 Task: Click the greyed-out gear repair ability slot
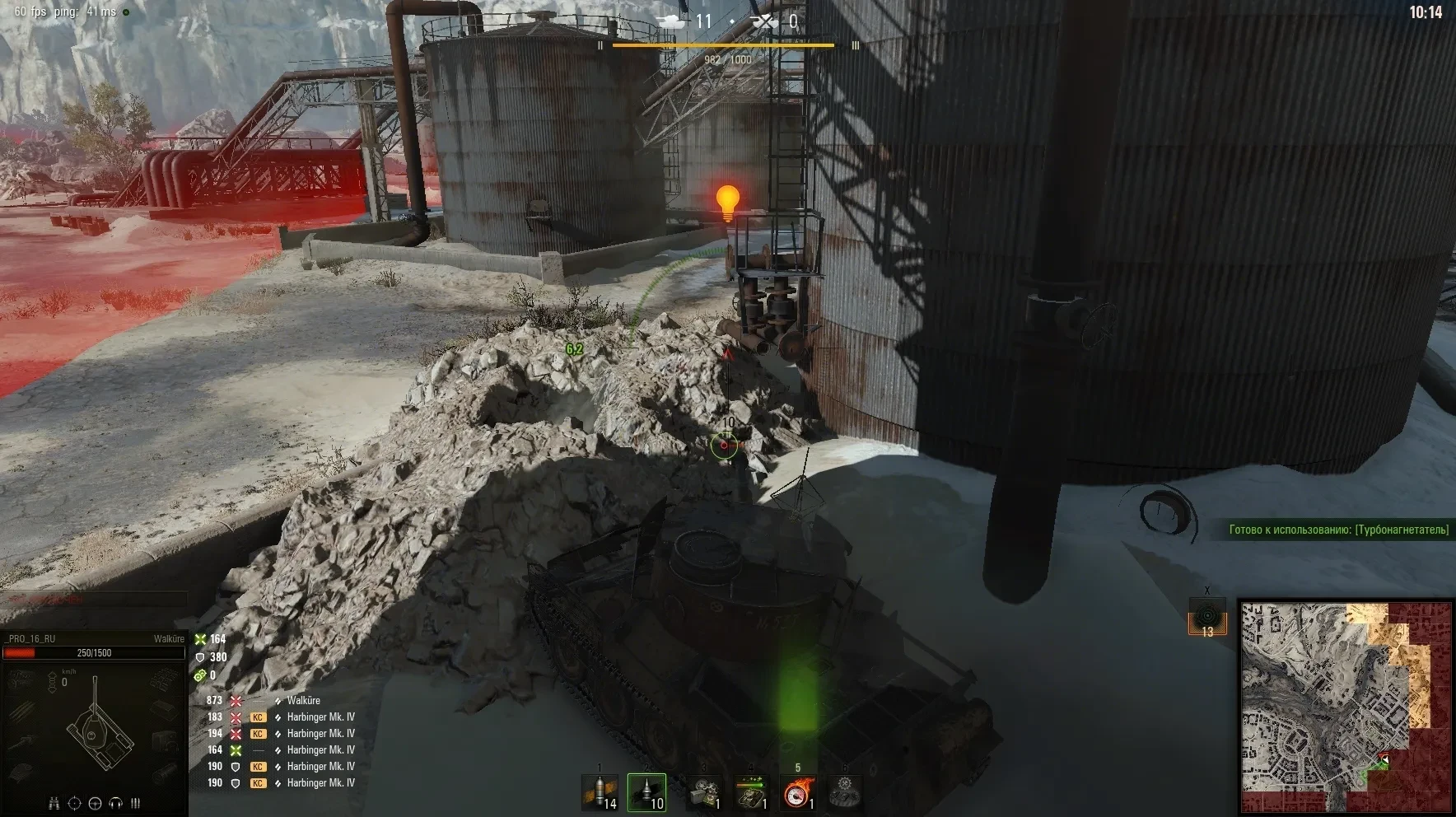pos(845,793)
